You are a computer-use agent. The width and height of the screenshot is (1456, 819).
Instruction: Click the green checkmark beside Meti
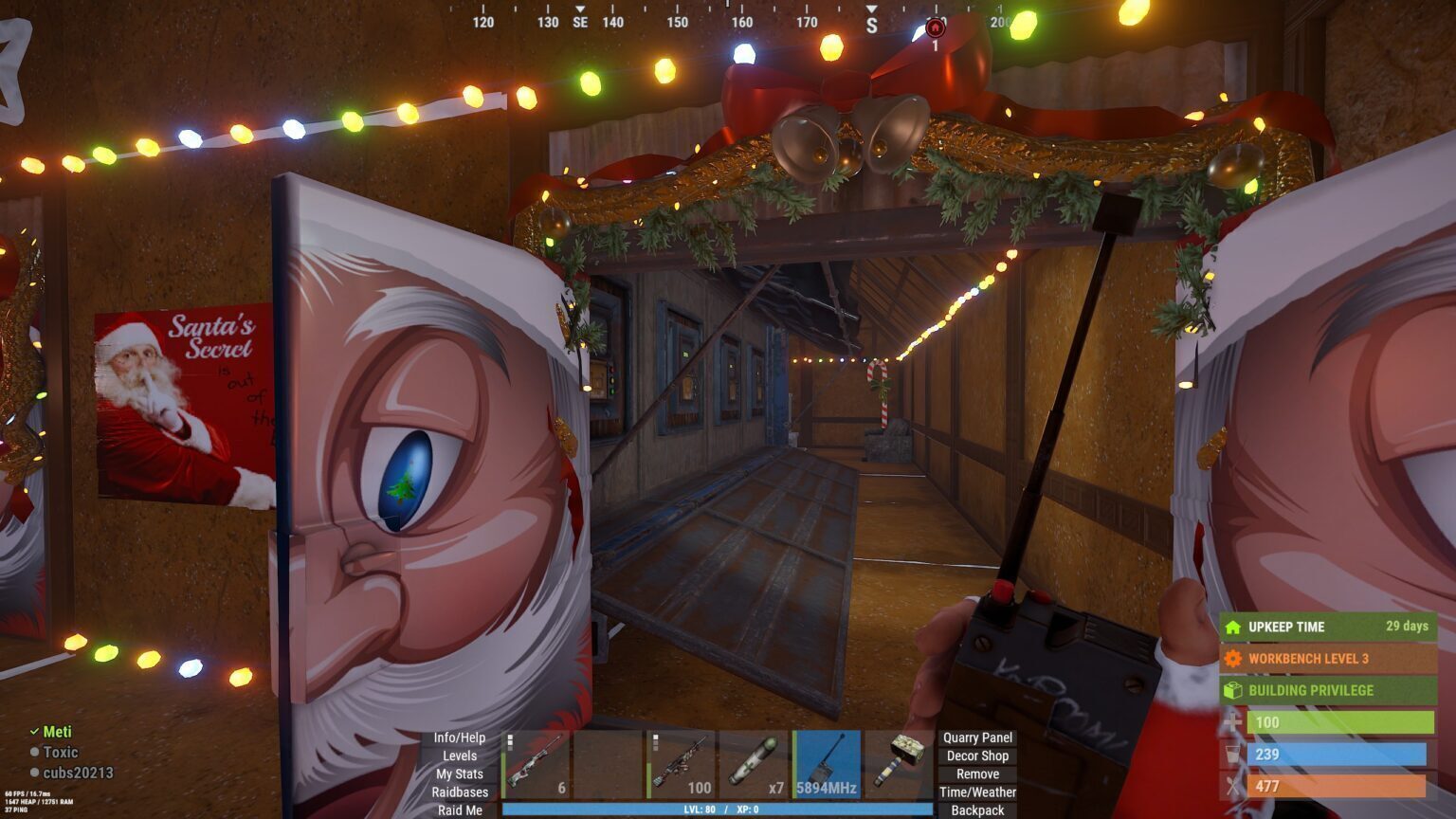point(35,731)
